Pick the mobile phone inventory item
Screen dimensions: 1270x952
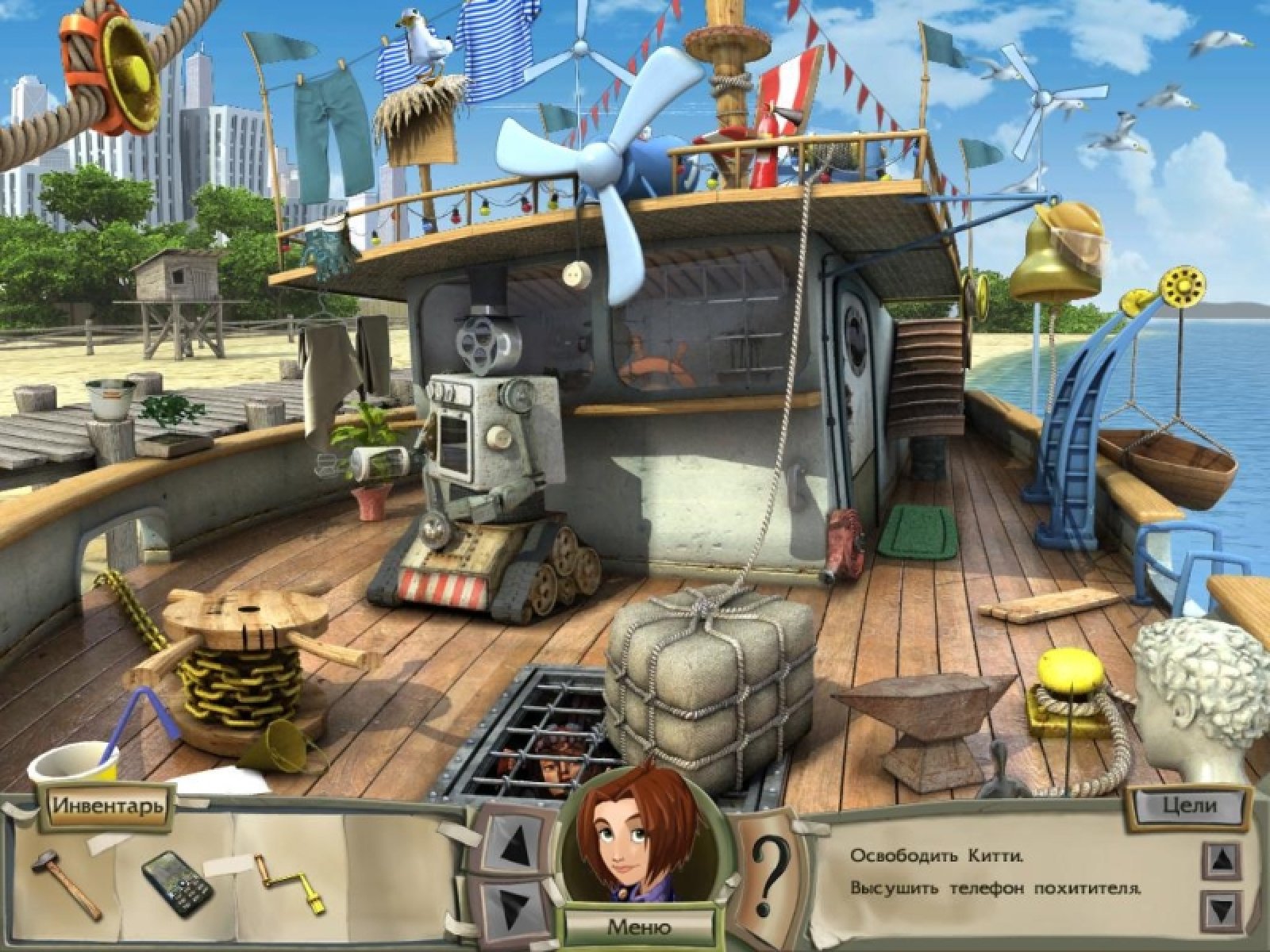pos(176,883)
